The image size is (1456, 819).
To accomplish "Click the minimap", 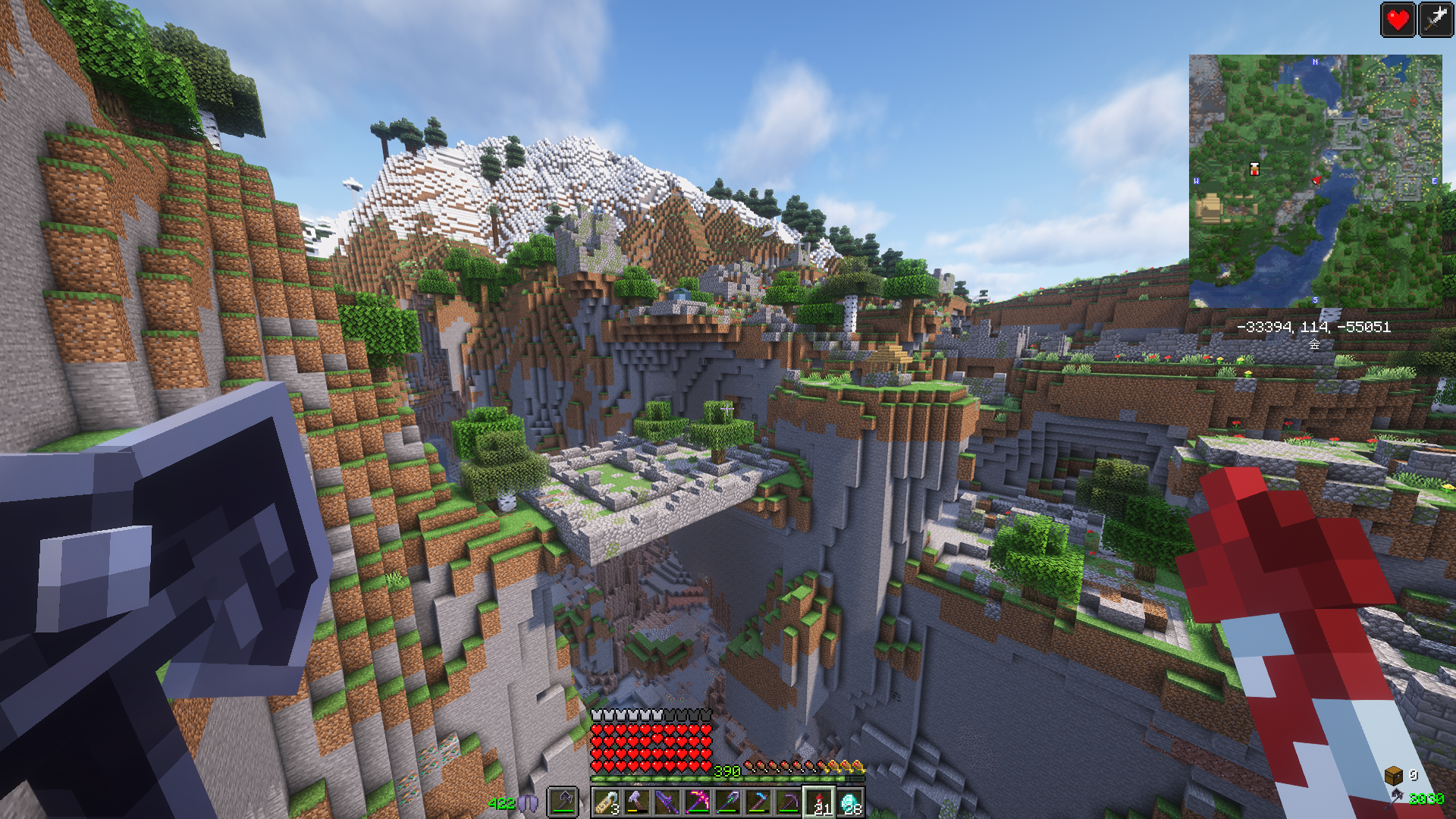I will (1315, 180).
